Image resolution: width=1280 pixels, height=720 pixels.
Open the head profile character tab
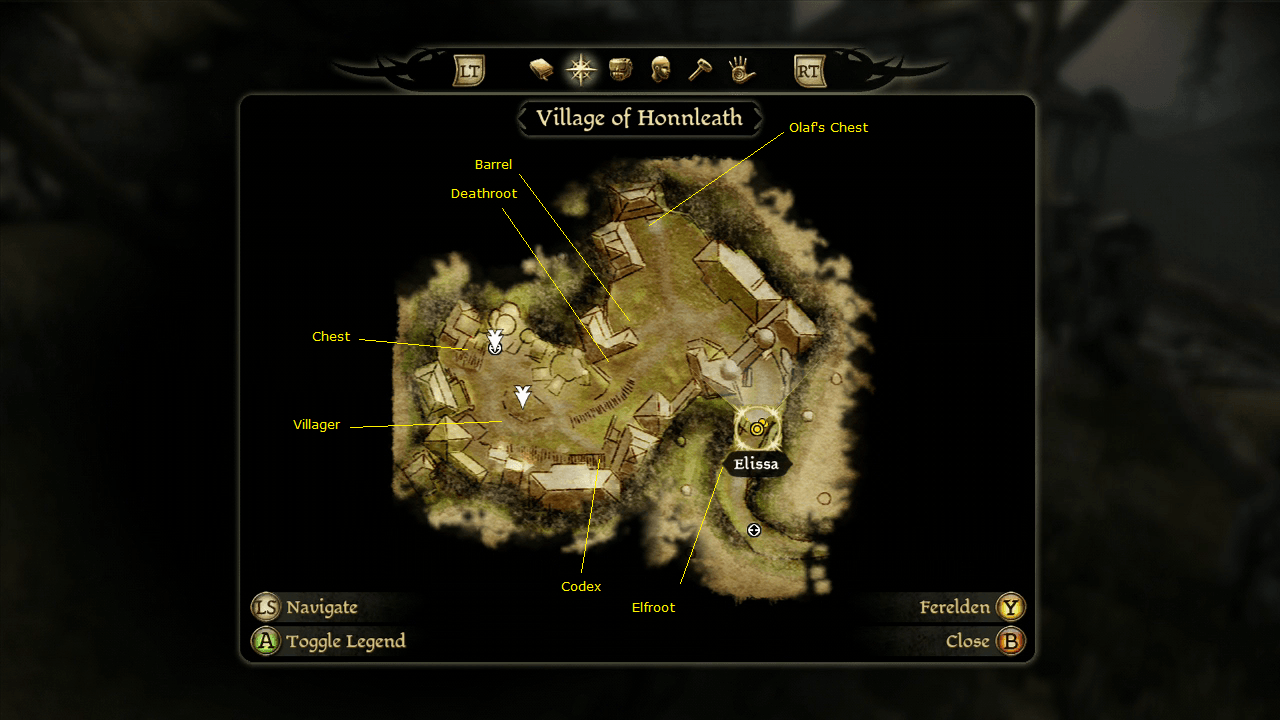click(660, 70)
